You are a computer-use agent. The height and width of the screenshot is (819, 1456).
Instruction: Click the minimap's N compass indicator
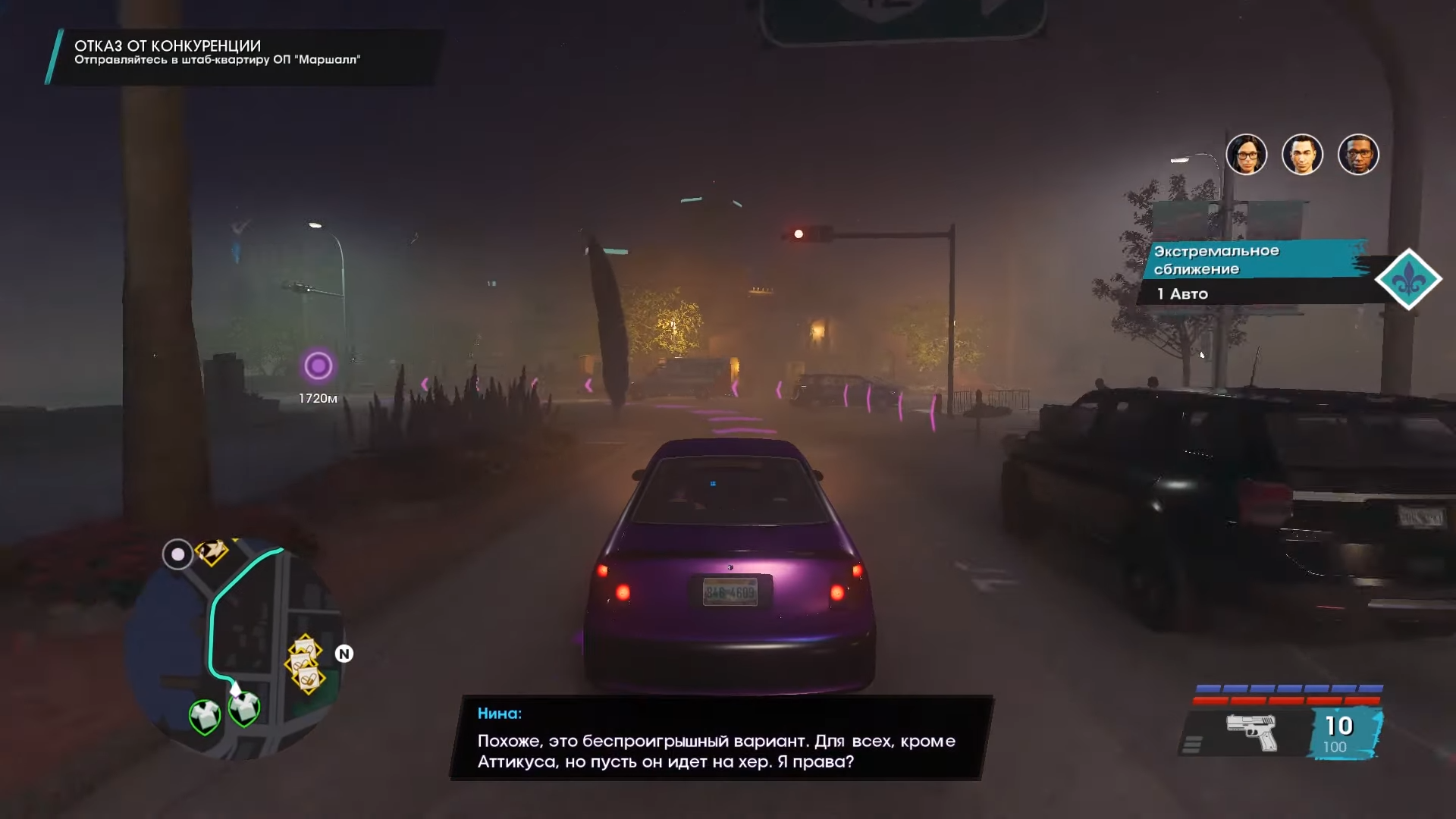click(344, 654)
